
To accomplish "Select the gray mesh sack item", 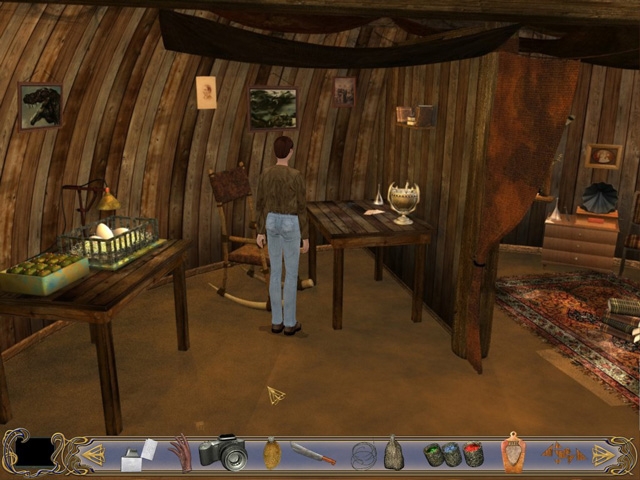I will [394, 453].
